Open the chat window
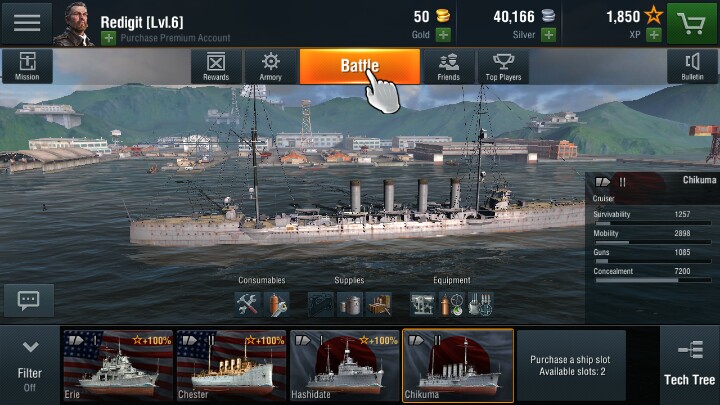 (x=28, y=299)
